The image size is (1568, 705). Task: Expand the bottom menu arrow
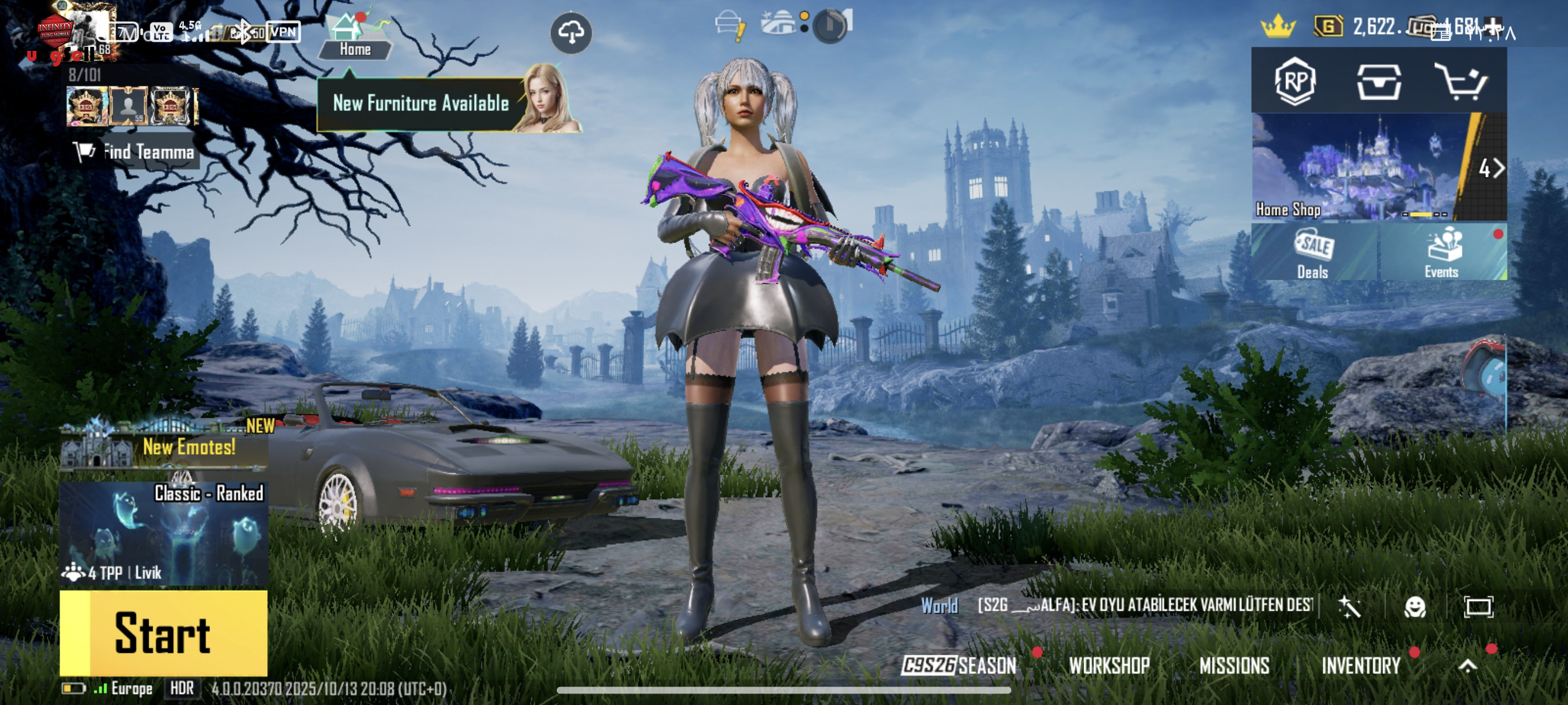tap(1467, 666)
